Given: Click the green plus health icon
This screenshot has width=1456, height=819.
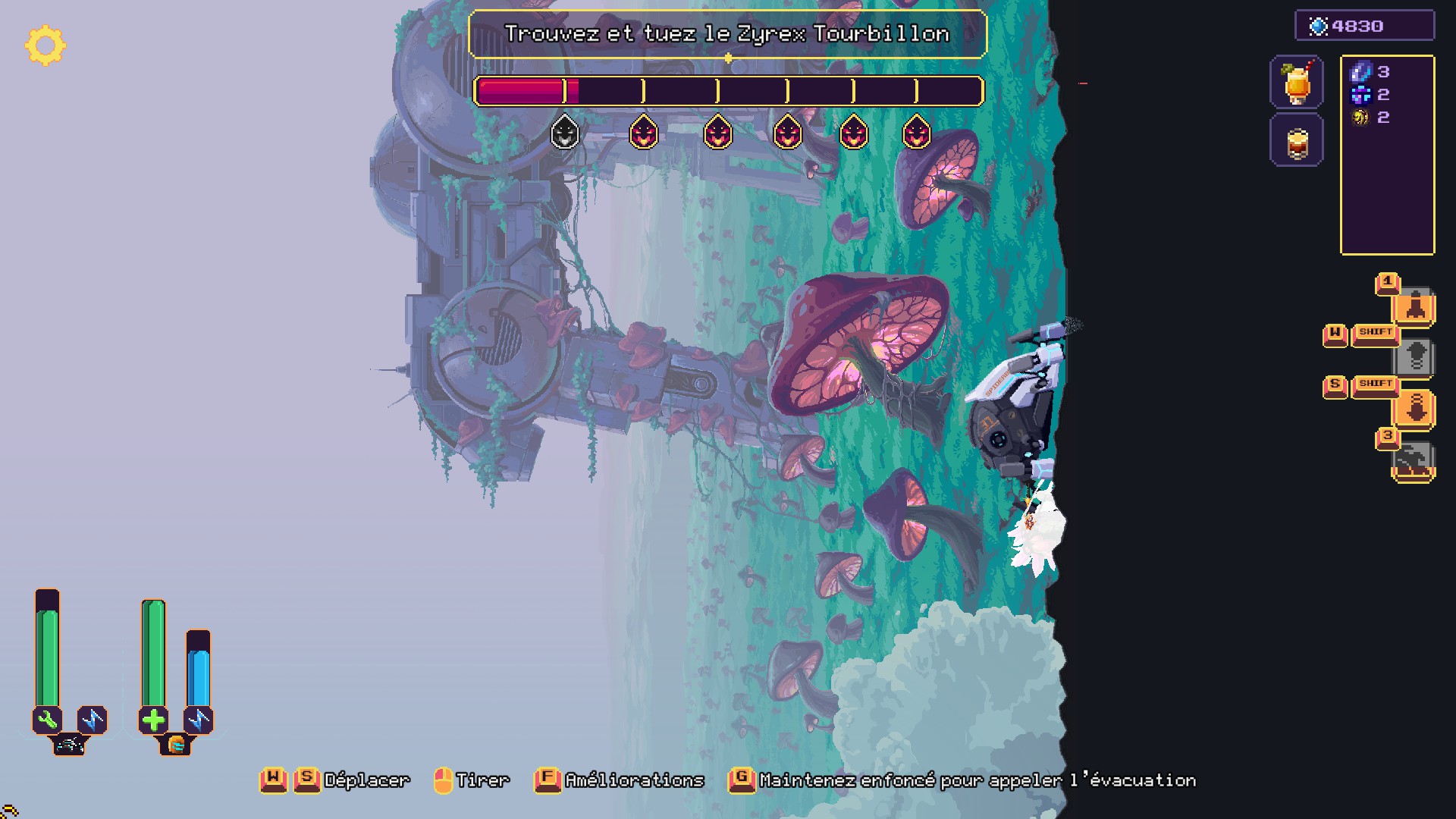Looking at the screenshot, I should tap(153, 719).
